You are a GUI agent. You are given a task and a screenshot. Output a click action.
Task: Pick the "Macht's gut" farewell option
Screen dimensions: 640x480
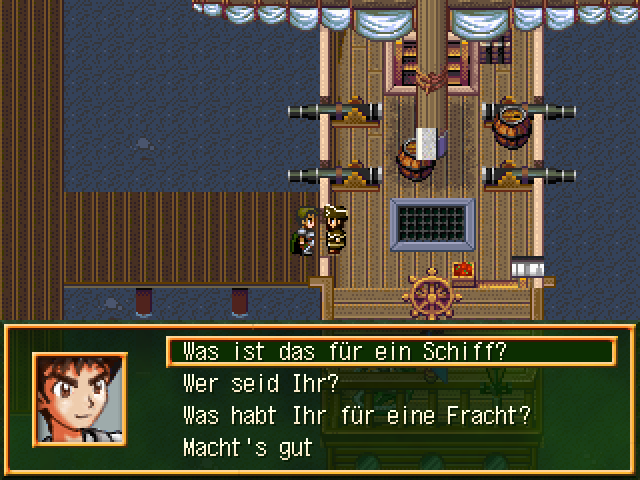click(x=247, y=447)
